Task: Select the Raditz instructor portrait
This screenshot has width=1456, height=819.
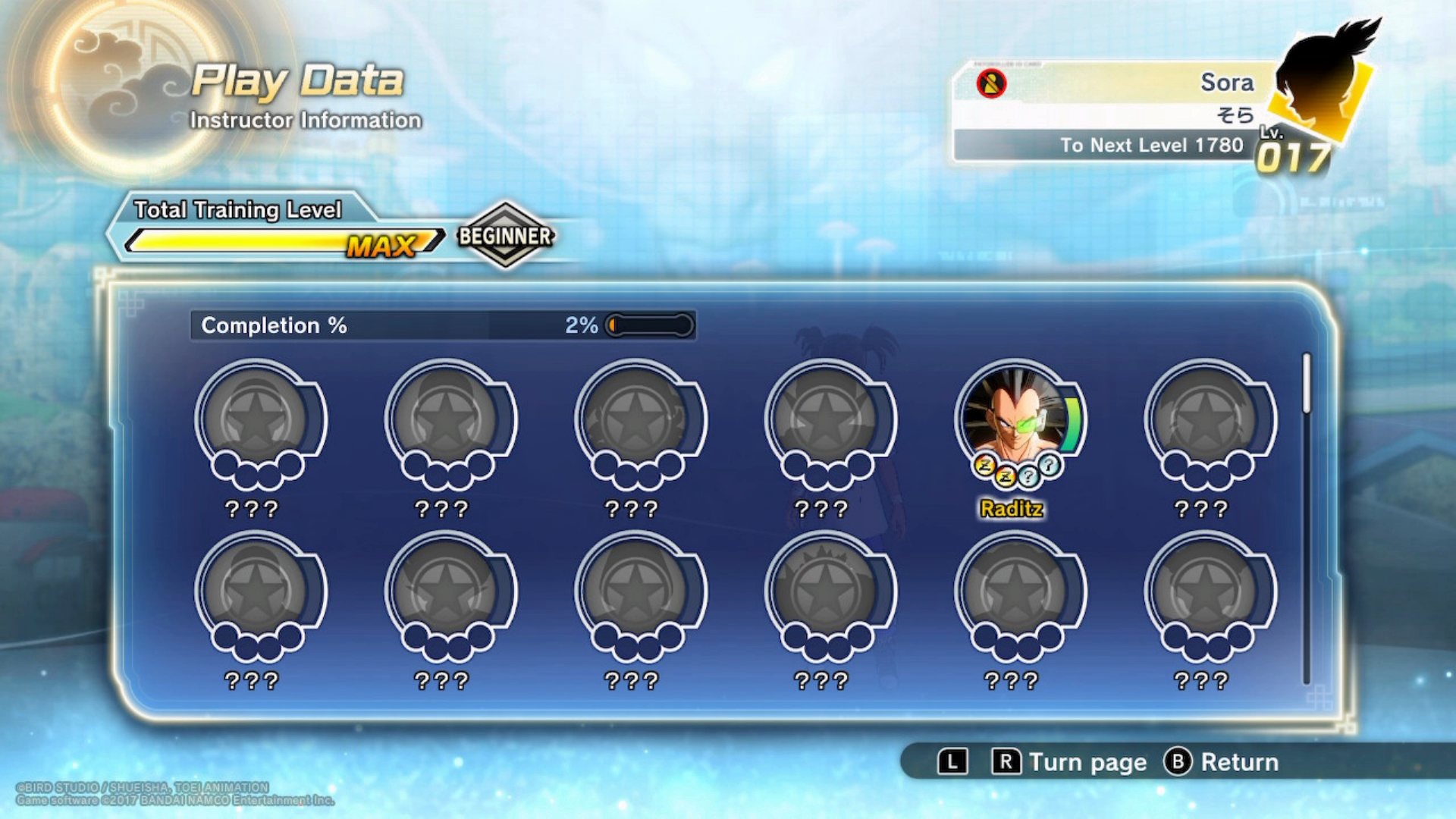Action: [1016, 419]
